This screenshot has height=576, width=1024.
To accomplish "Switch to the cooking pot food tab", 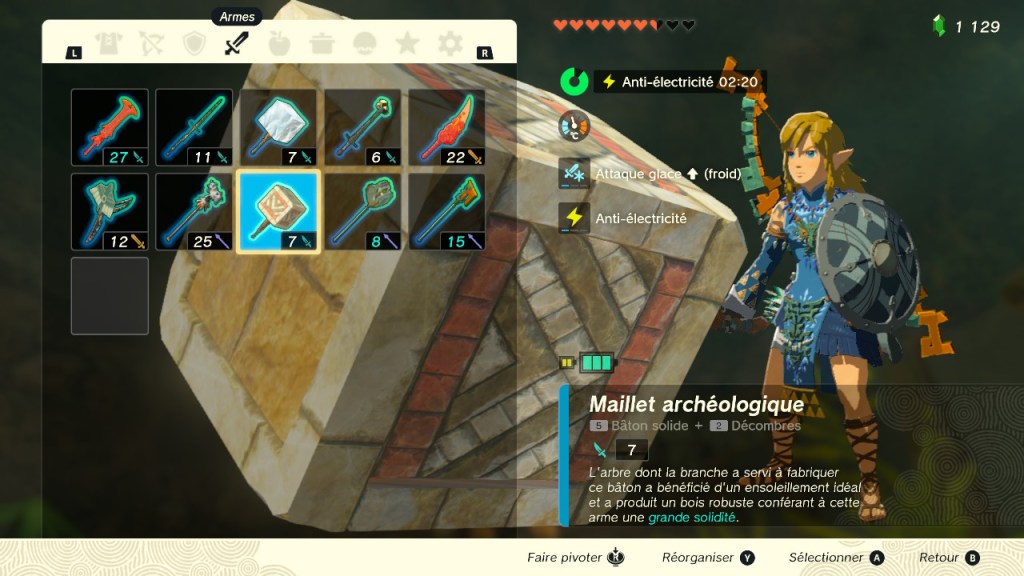I will 322,44.
